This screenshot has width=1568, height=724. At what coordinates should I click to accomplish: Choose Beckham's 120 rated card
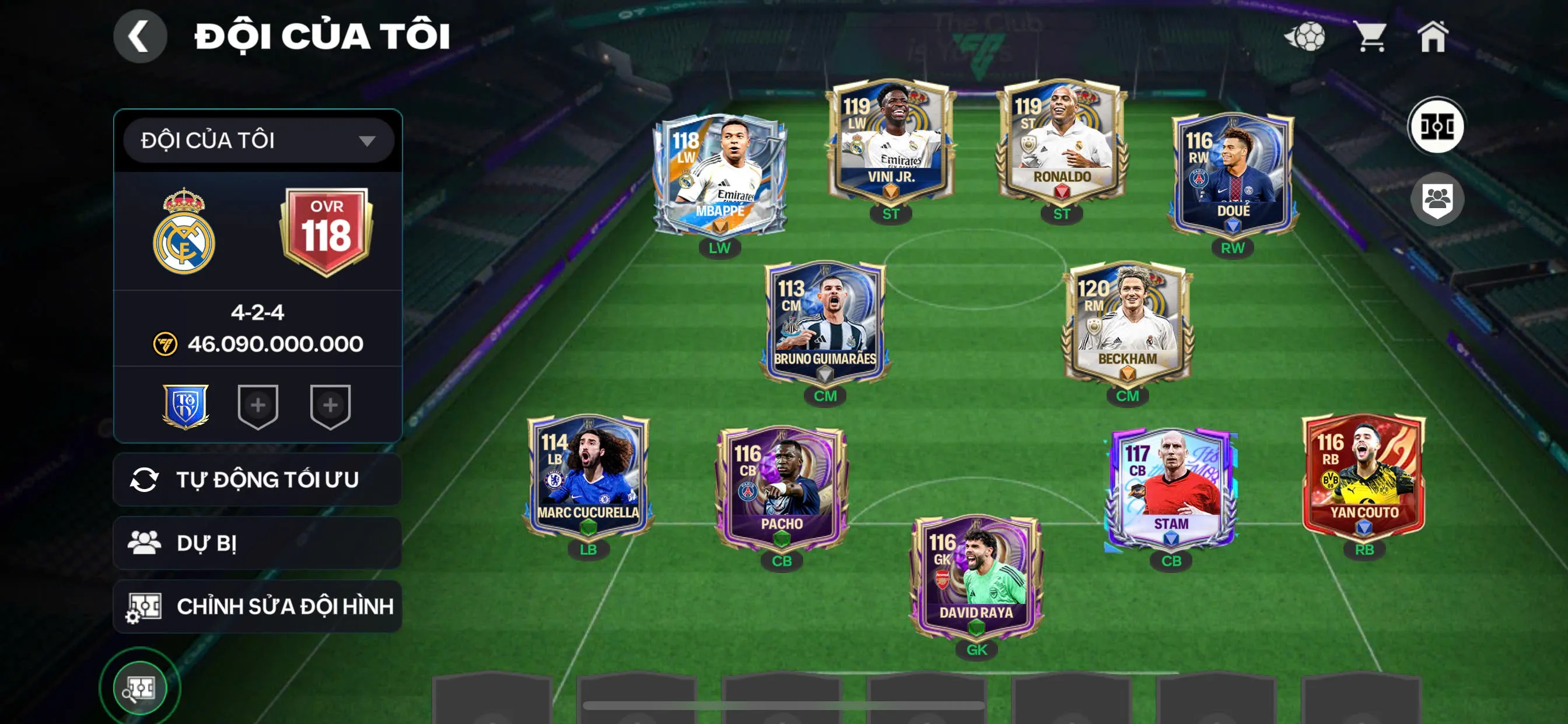(1126, 323)
